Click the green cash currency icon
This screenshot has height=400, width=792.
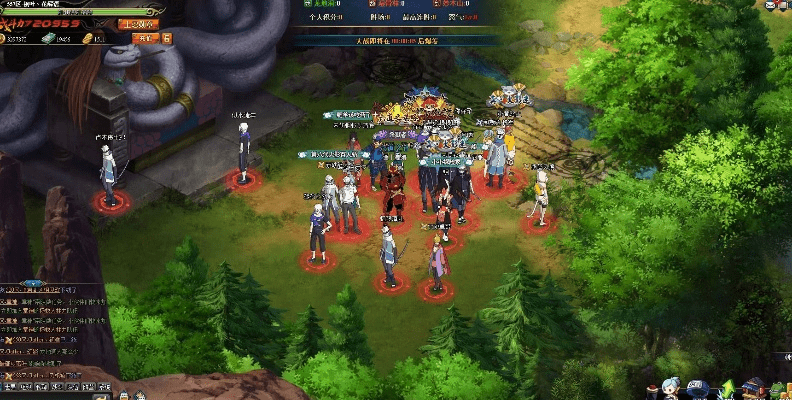pos(46,38)
